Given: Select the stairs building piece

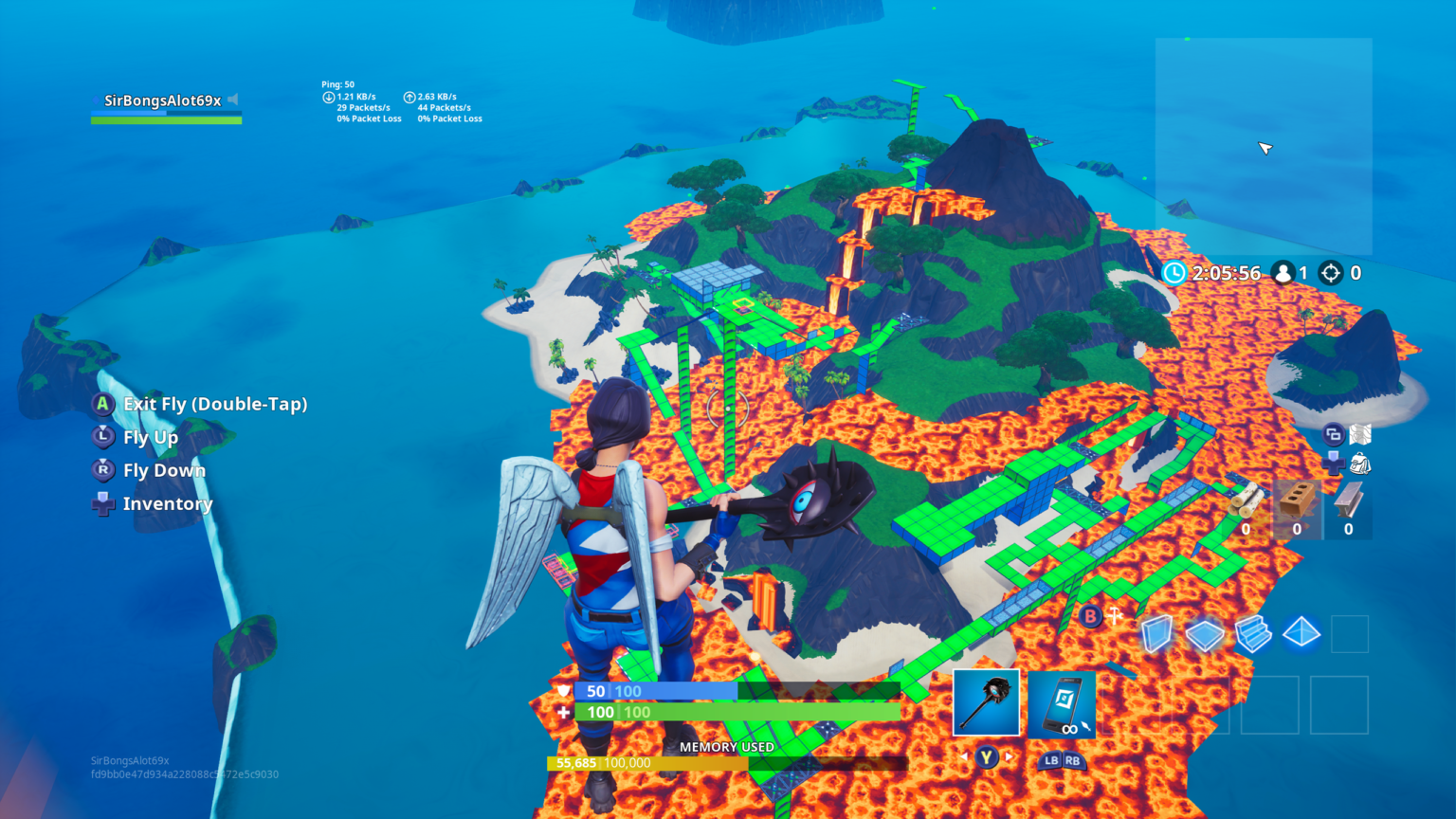Looking at the screenshot, I should [x=1252, y=635].
